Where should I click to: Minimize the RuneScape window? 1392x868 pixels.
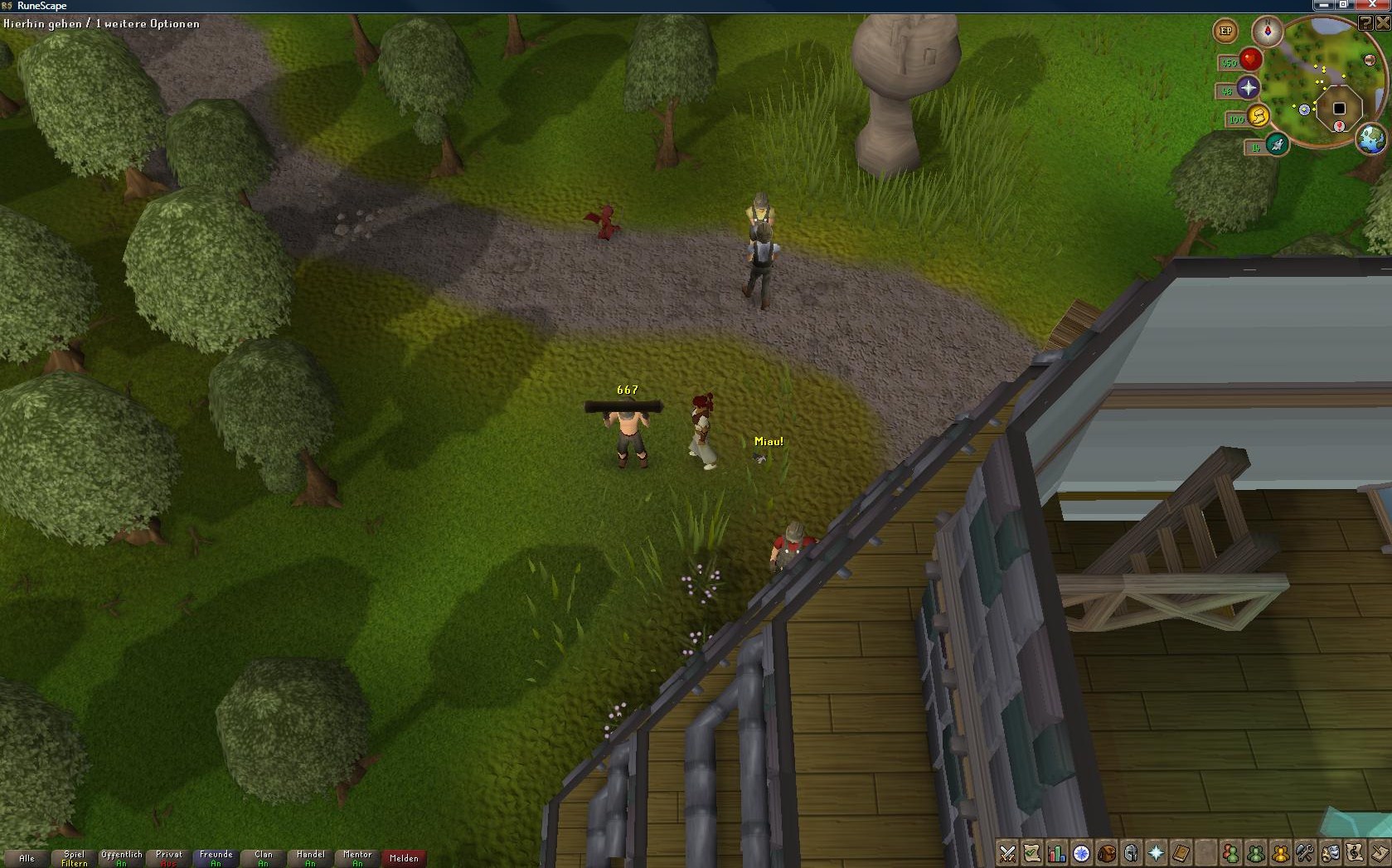coord(1323,5)
